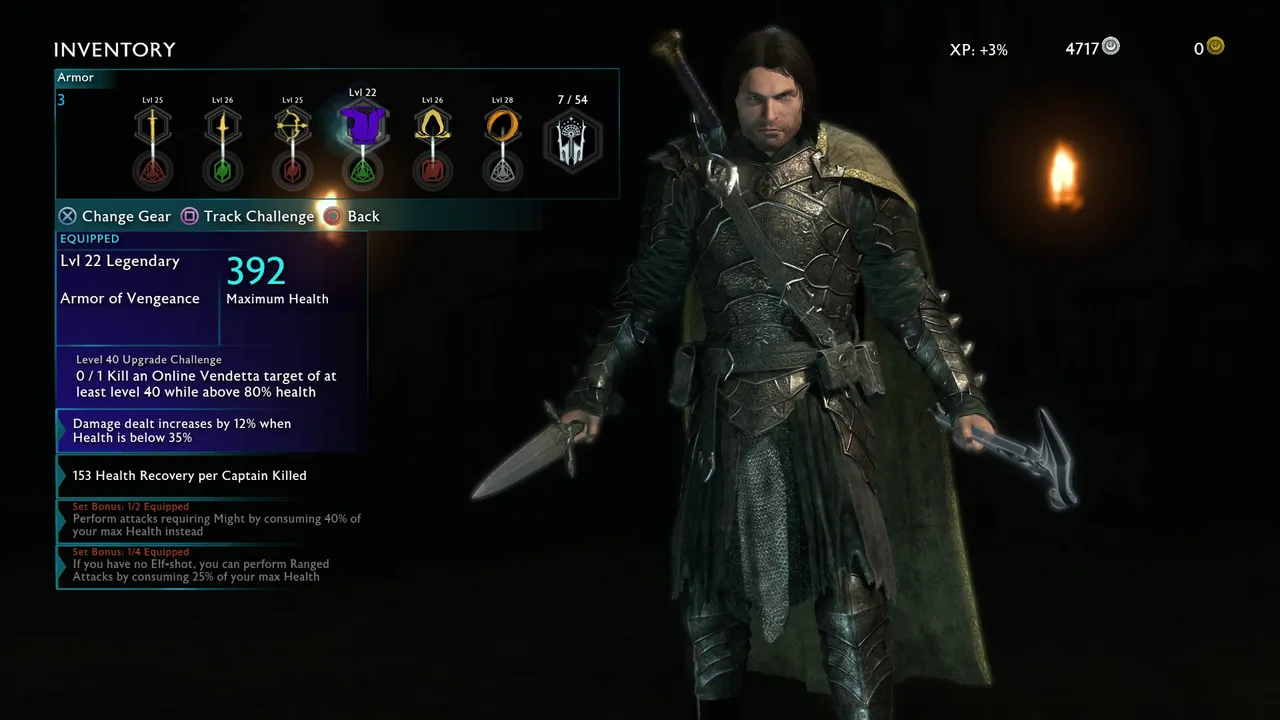Select the white gem under the ring

[x=502, y=171]
